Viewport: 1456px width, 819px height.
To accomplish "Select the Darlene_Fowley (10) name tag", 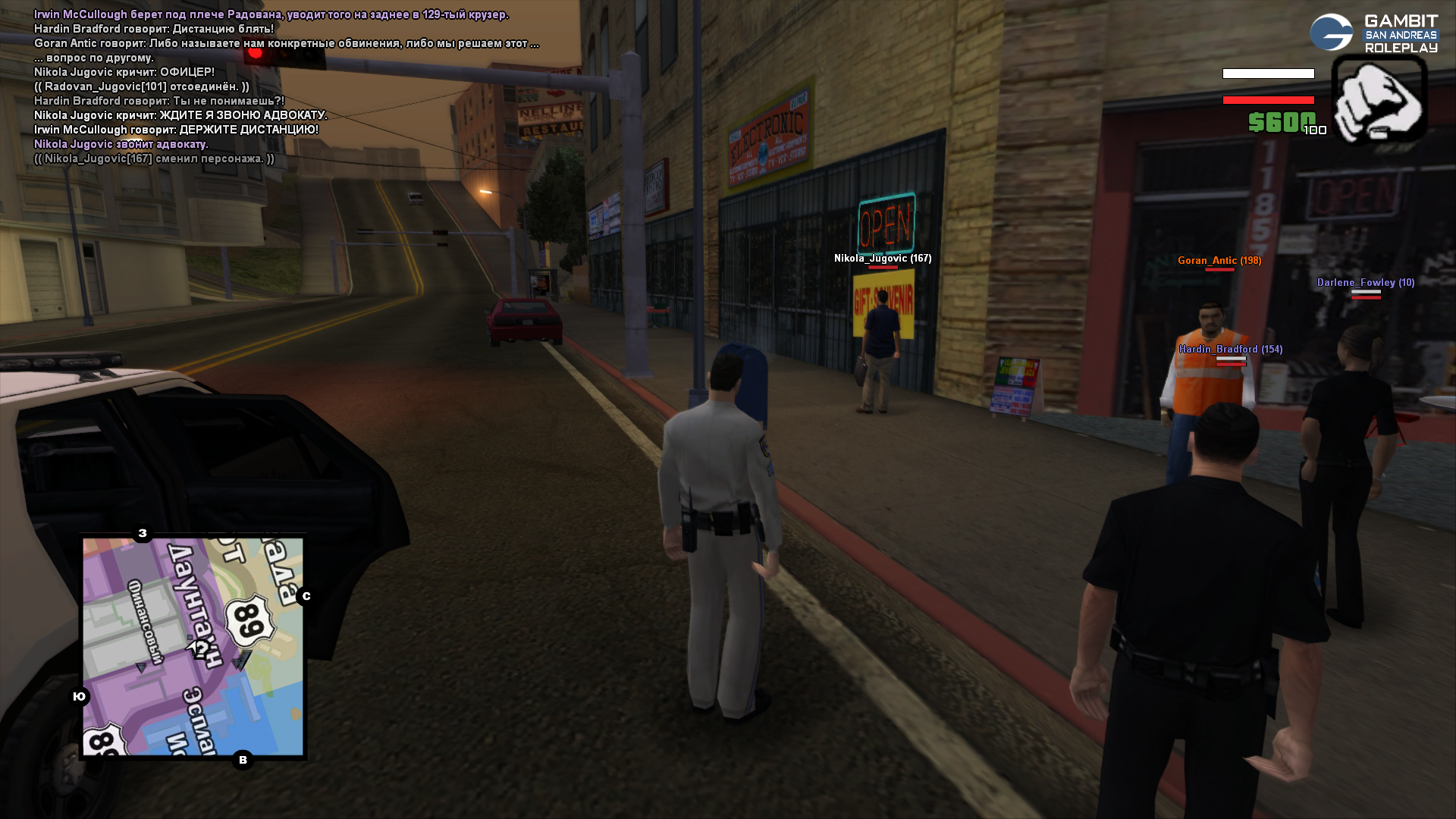I will [1365, 283].
